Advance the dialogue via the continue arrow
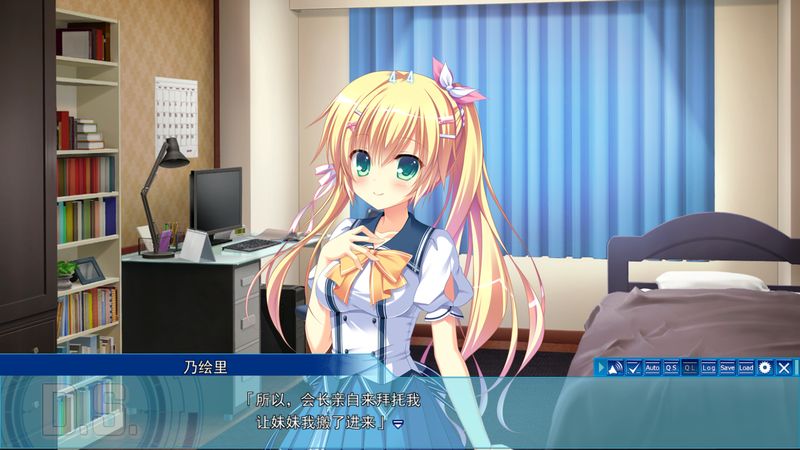 pos(398,424)
